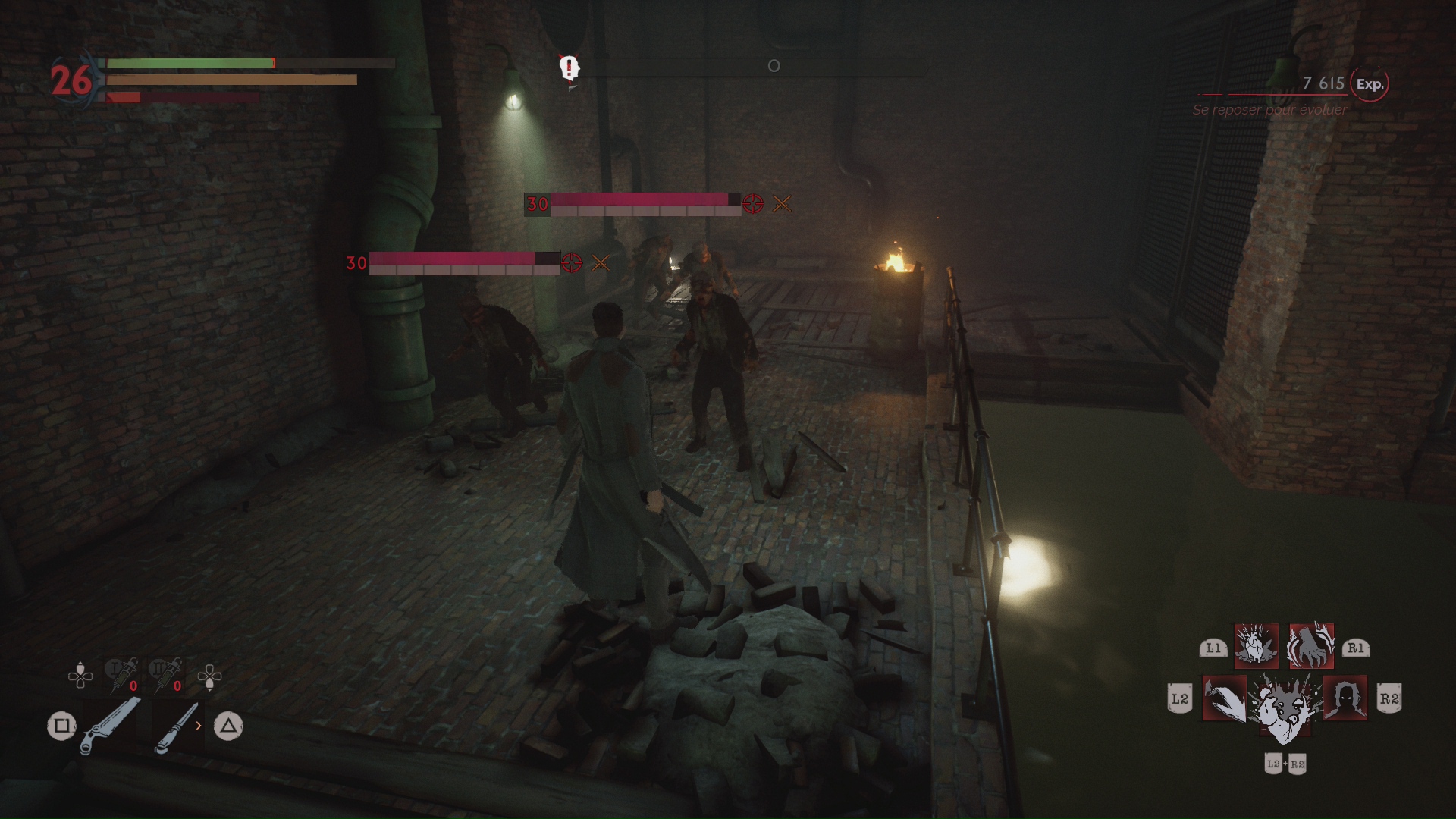Image resolution: width=1456 pixels, height=819 pixels.
Task: Click the lock-on reticle beside upper enemy bar
Action: coord(753,203)
